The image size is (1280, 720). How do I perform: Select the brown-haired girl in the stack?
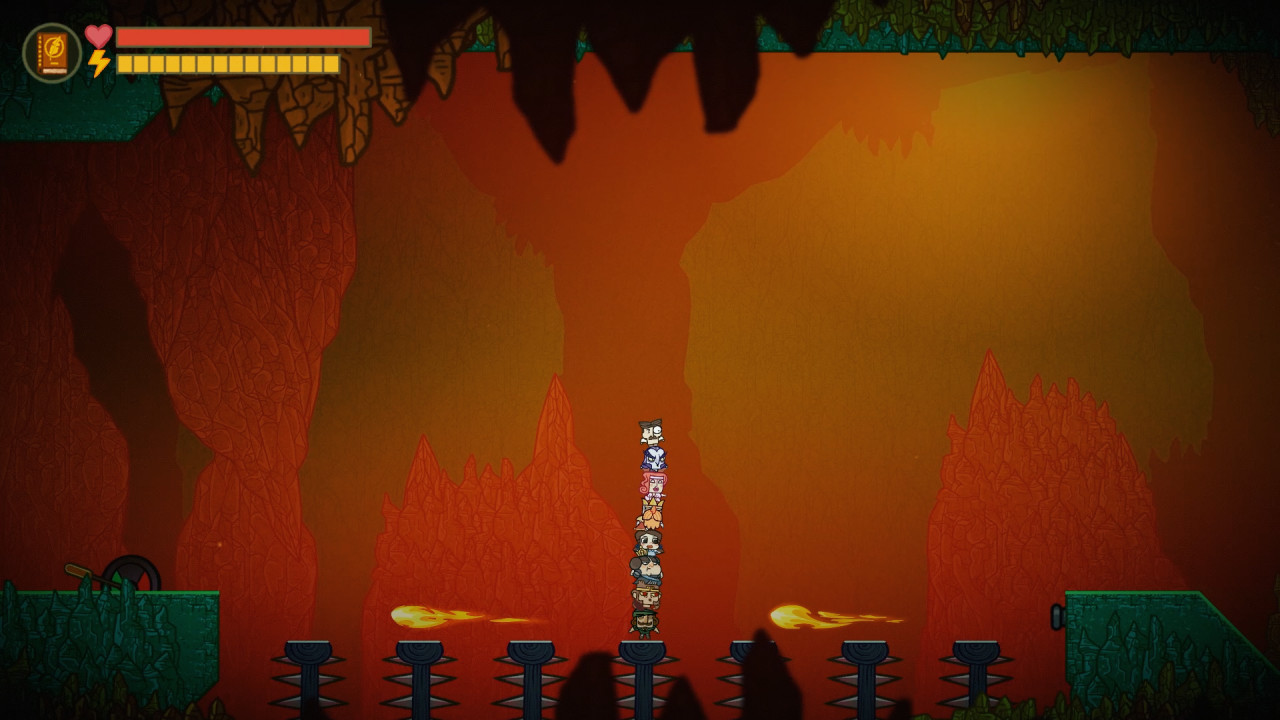click(648, 540)
